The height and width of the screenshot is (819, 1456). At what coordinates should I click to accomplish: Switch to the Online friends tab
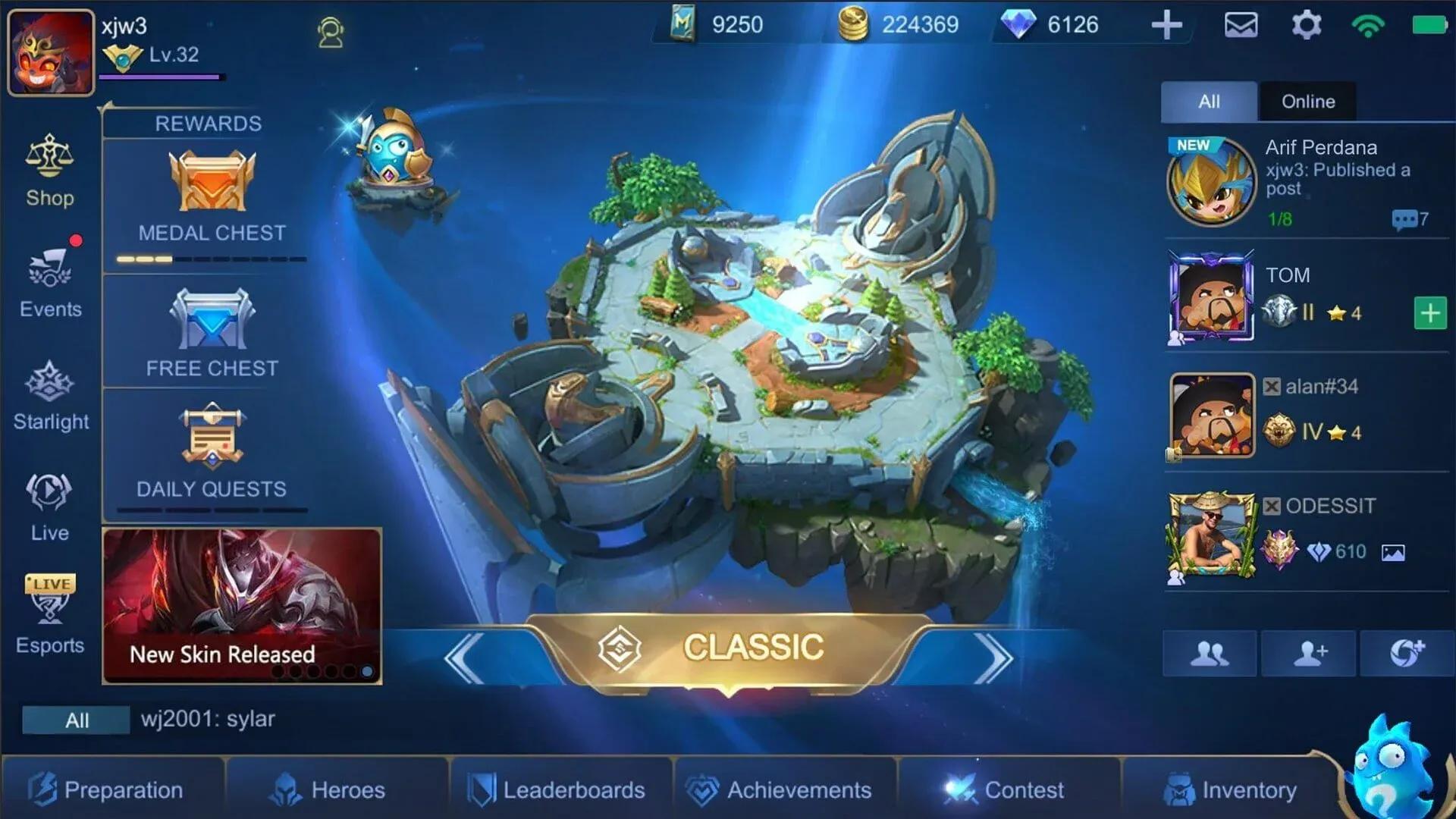click(1307, 101)
